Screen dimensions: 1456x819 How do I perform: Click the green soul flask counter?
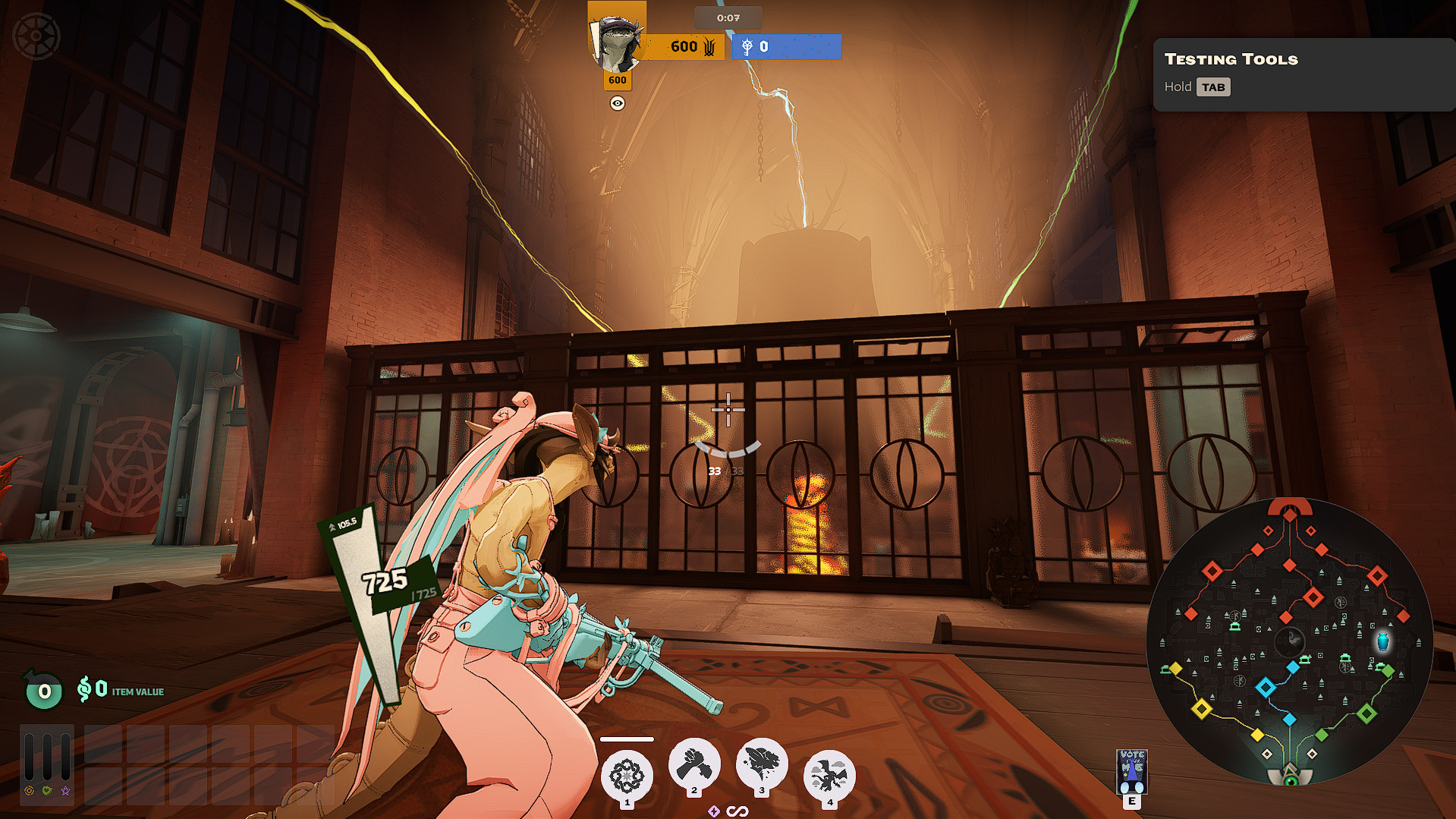coord(44,691)
